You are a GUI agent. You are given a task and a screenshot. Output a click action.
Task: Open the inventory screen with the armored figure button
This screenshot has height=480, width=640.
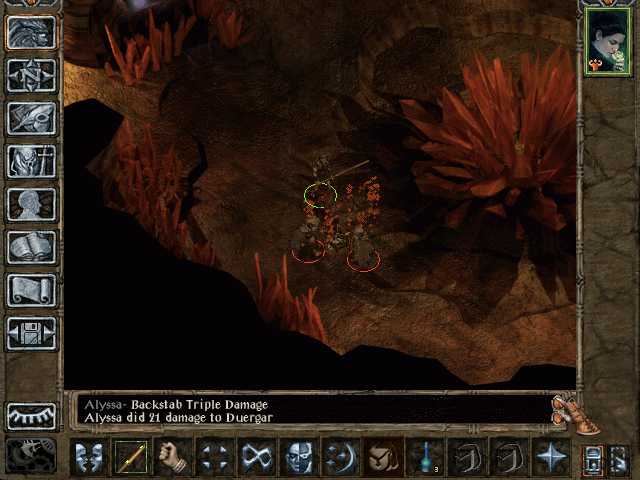(32, 161)
